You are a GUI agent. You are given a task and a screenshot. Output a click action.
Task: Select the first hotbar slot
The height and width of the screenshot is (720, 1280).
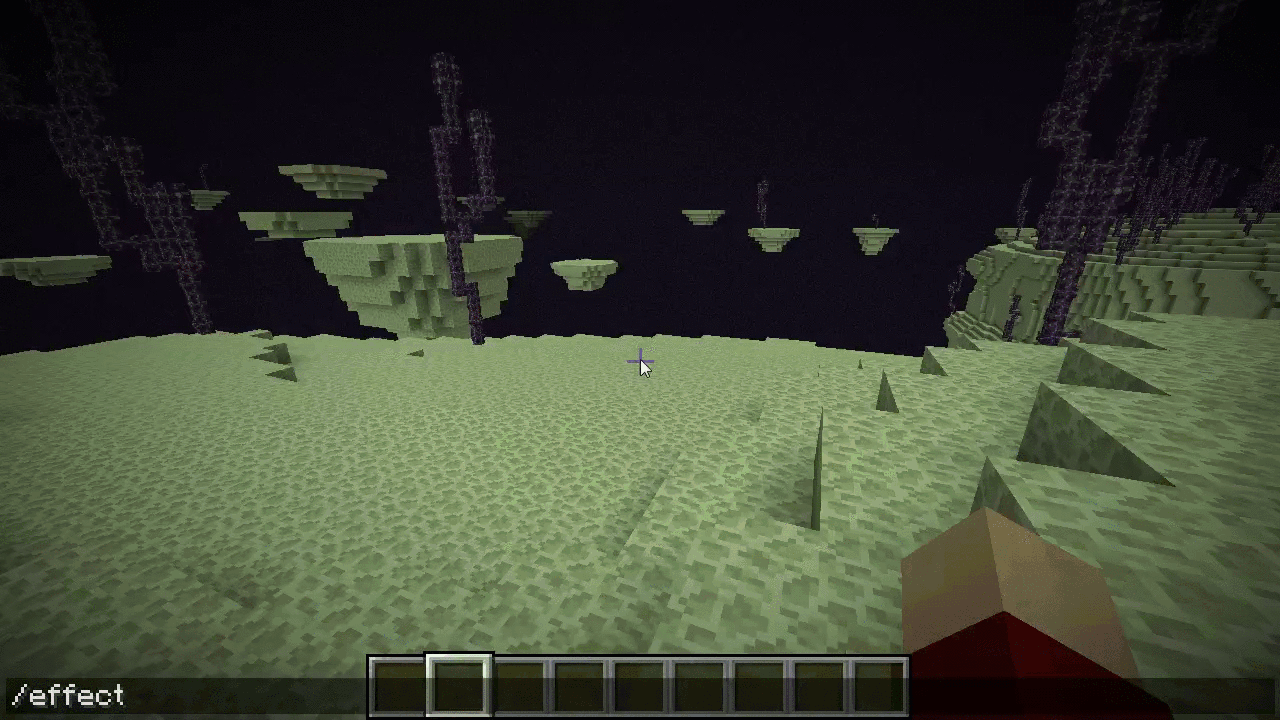pyautogui.click(x=398, y=685)
